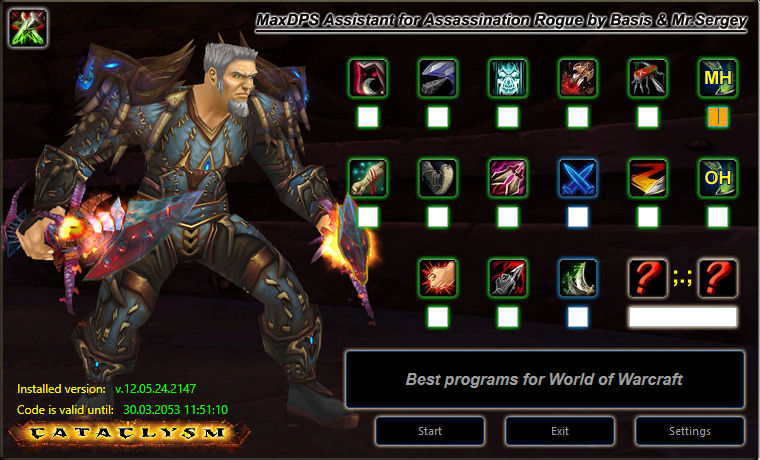760x460 pixels.
Task: Select the bloody claw ability icon
Action: coord(578,78)
